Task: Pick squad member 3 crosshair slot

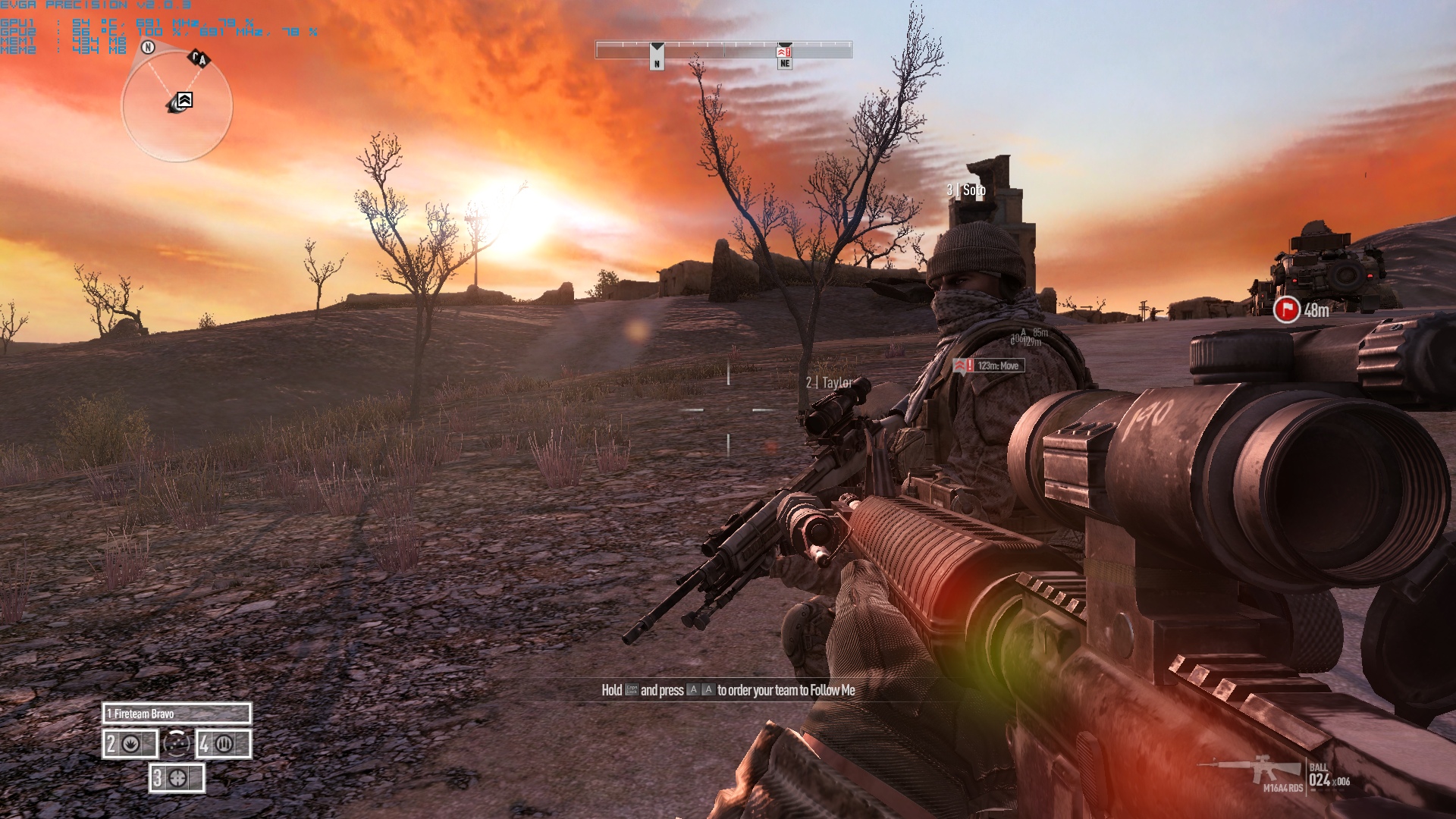Action: tap(177, 778)
